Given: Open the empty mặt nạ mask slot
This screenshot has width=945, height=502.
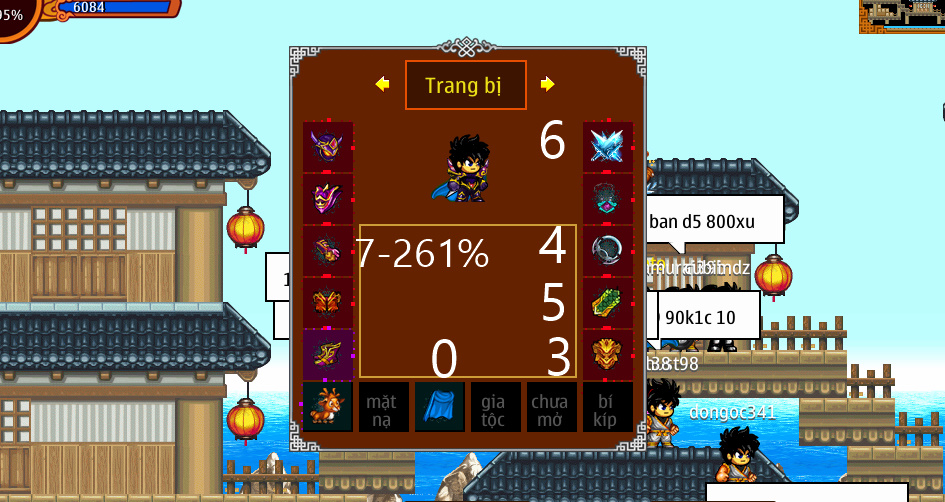Looking at the screenshot, I should pyautogui.click(x=384, y=407).
